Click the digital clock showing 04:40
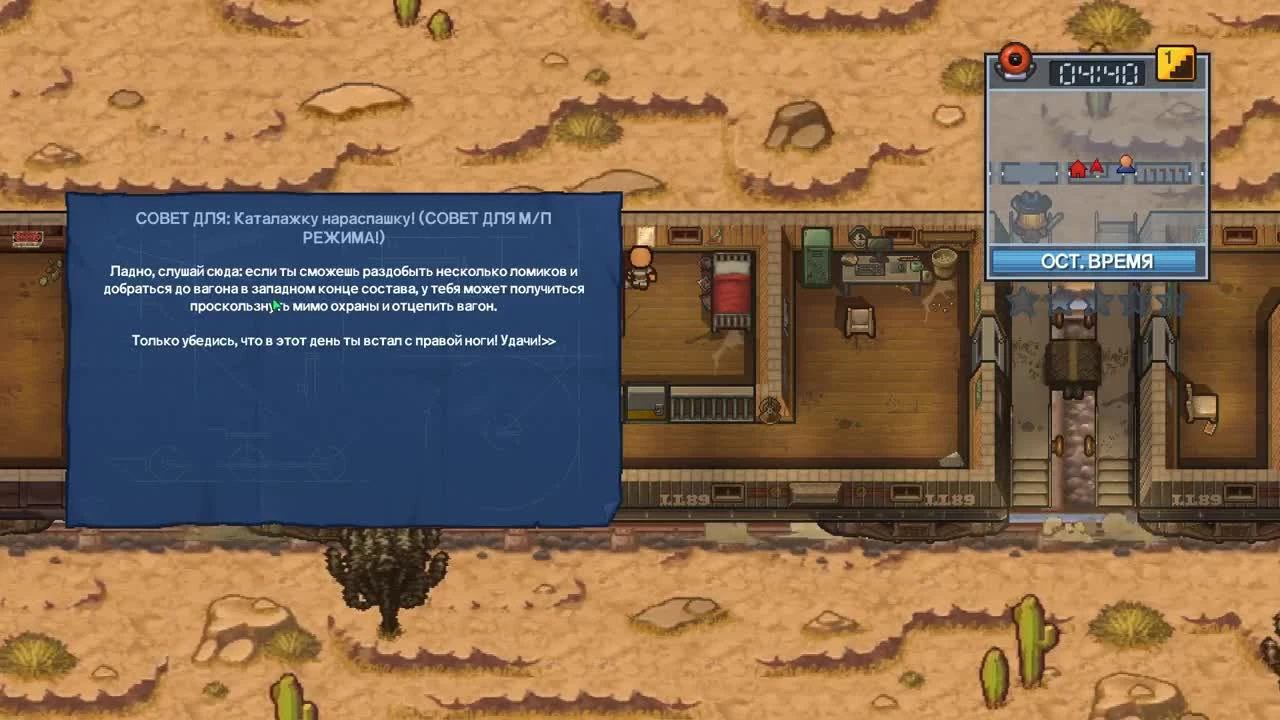The height and width of the screenshot is (720, 1280). 1098,73
